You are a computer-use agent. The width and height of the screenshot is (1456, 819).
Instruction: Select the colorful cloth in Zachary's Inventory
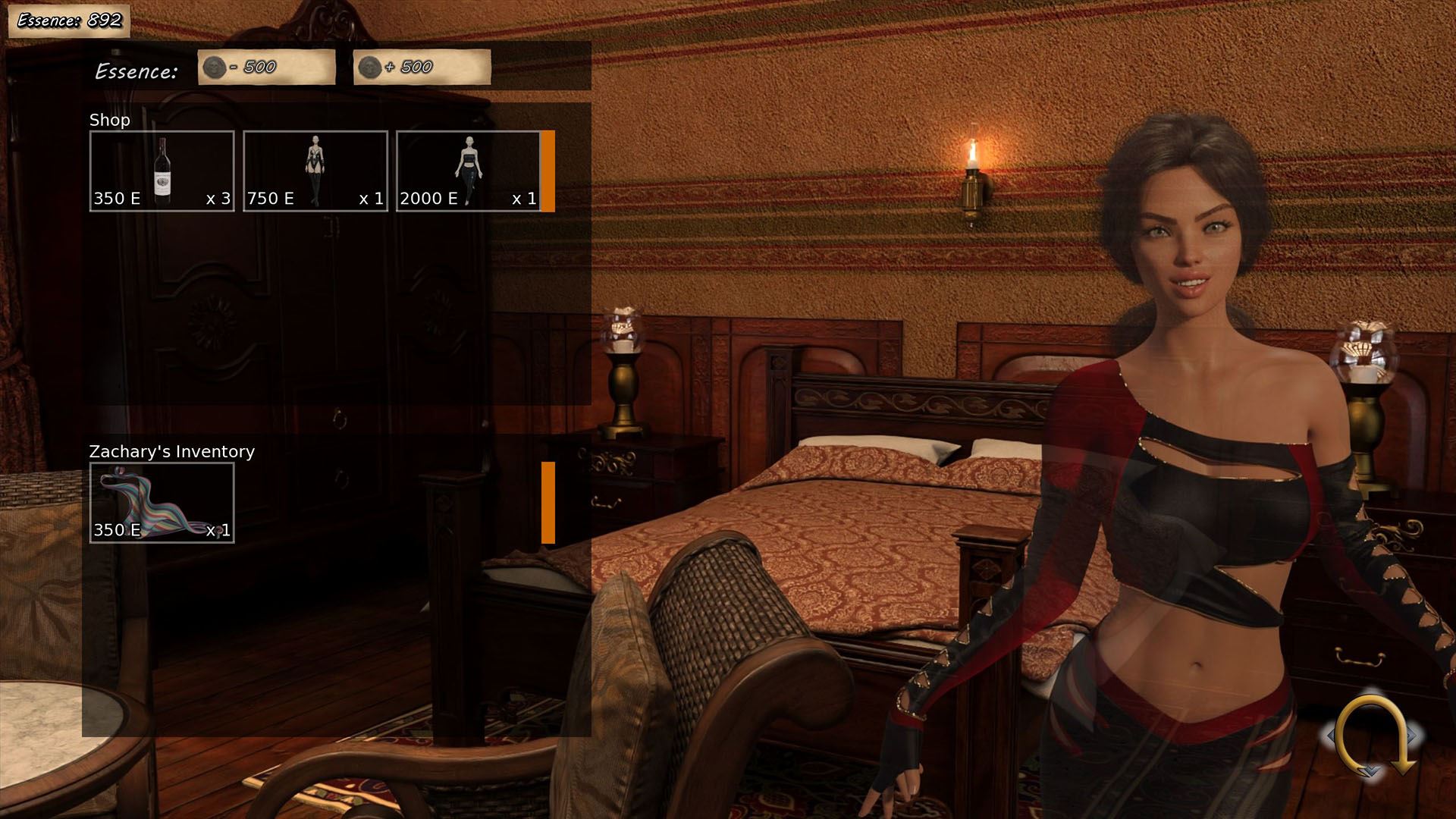162,503
